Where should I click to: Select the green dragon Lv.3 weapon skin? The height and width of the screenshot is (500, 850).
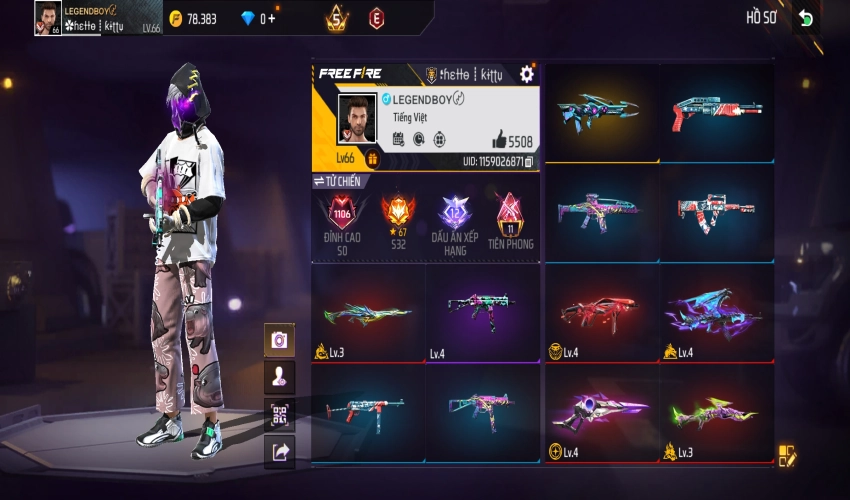point(368,313)
